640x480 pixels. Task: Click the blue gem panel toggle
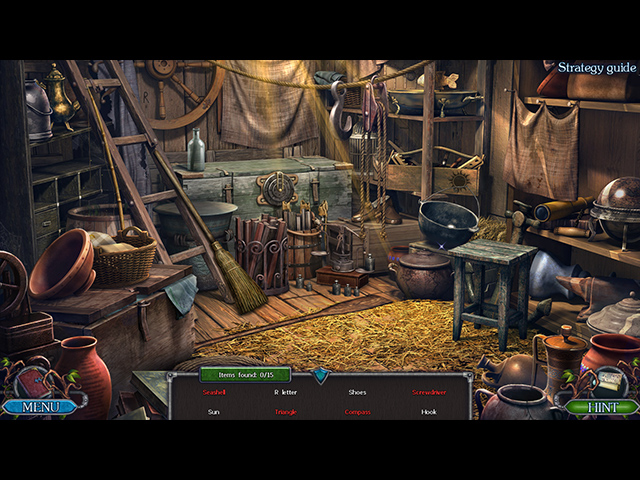320,375
